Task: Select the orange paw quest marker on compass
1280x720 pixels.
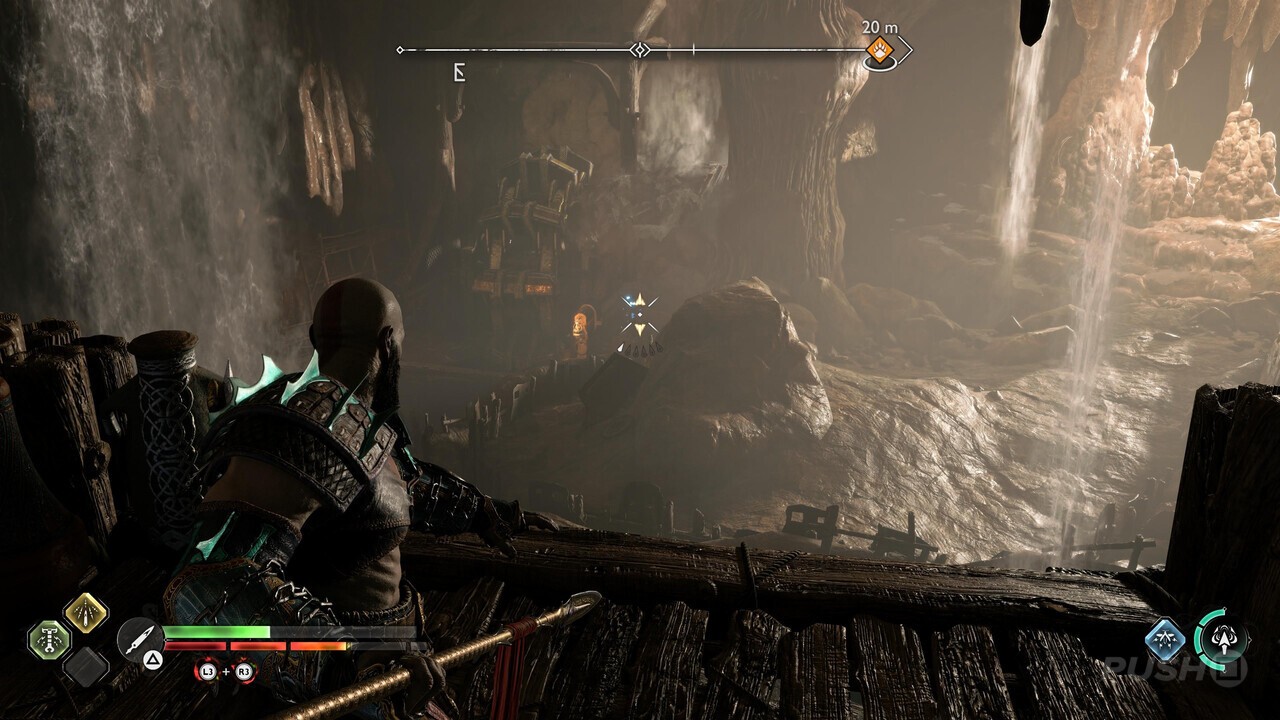Action: pos(879,49)
